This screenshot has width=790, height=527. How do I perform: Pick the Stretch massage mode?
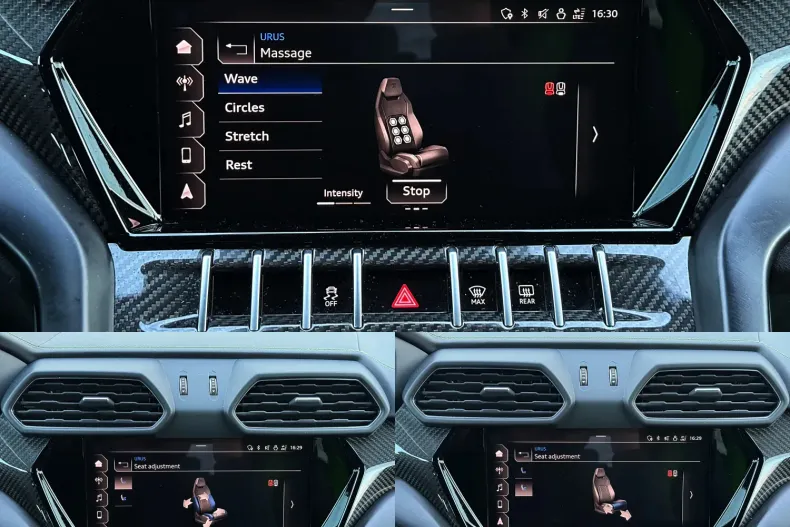268,136
